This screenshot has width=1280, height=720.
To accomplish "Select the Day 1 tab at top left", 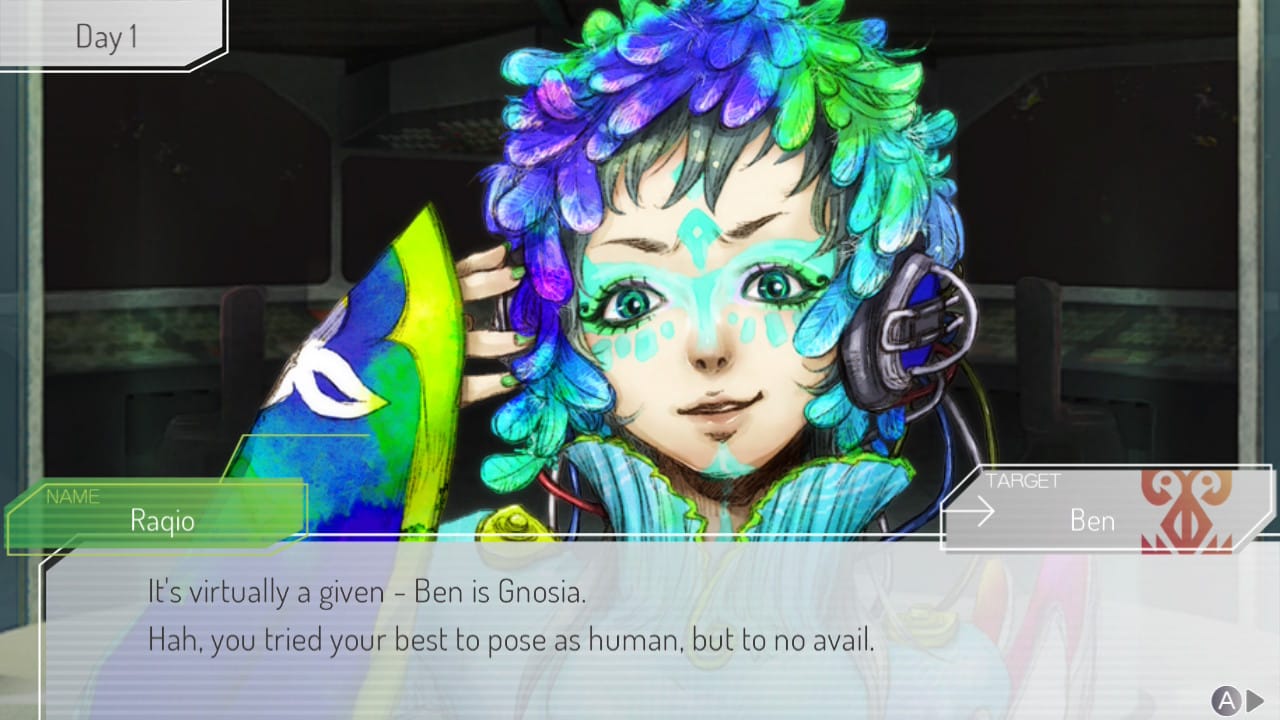I will [x=105, y=35].
